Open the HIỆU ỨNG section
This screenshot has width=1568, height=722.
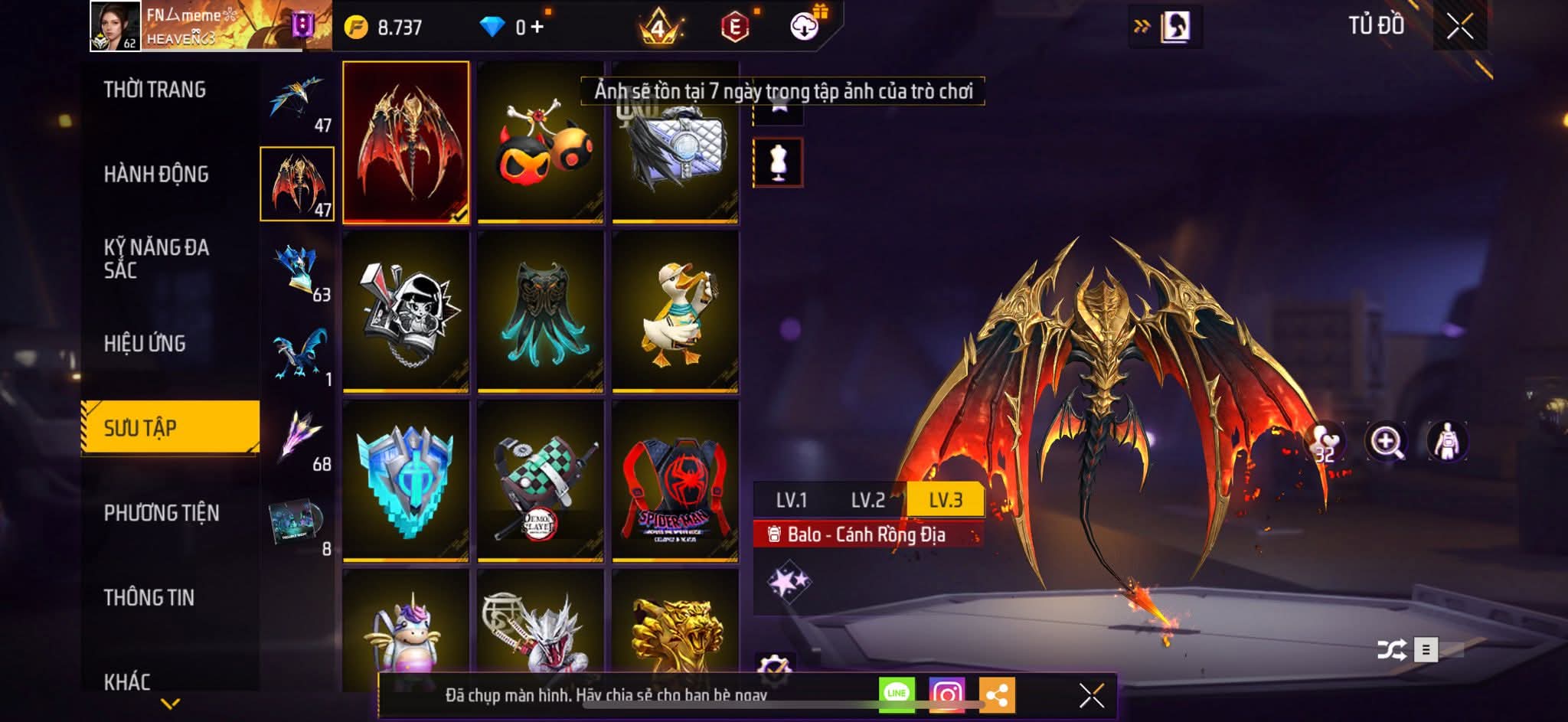click(x=145, y=344)
